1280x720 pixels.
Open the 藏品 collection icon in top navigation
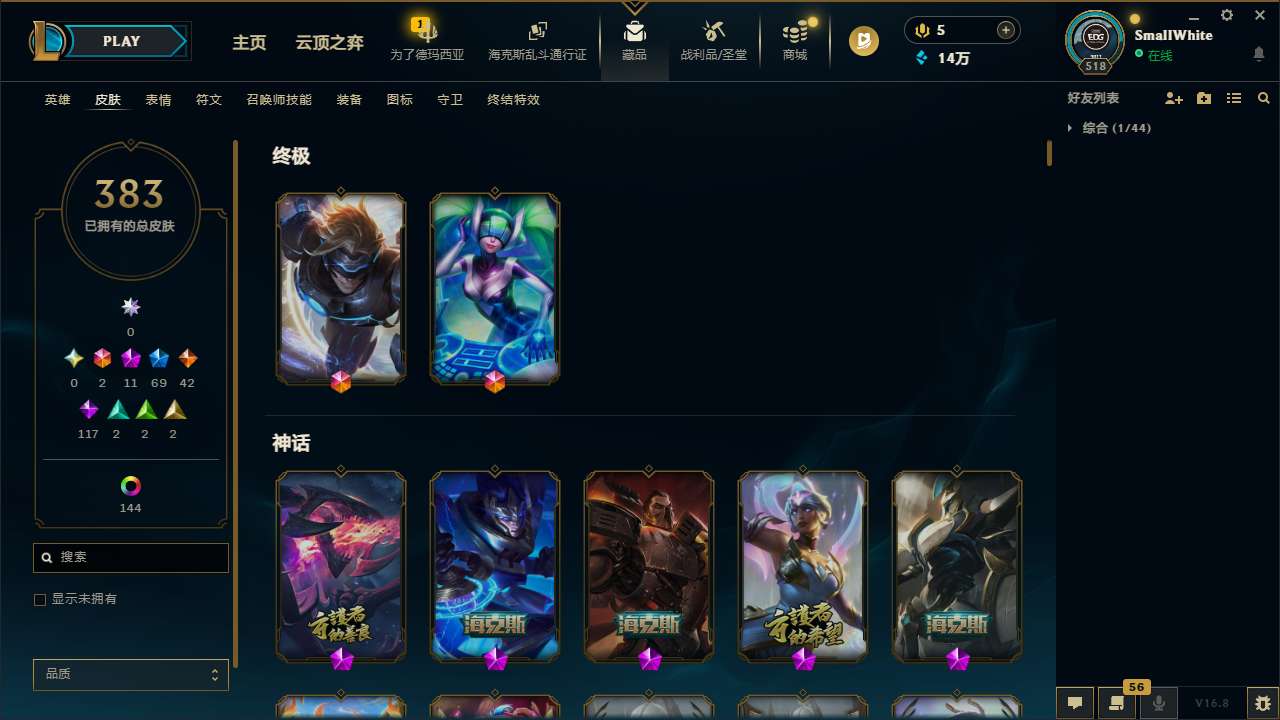[x=634, y=40]
